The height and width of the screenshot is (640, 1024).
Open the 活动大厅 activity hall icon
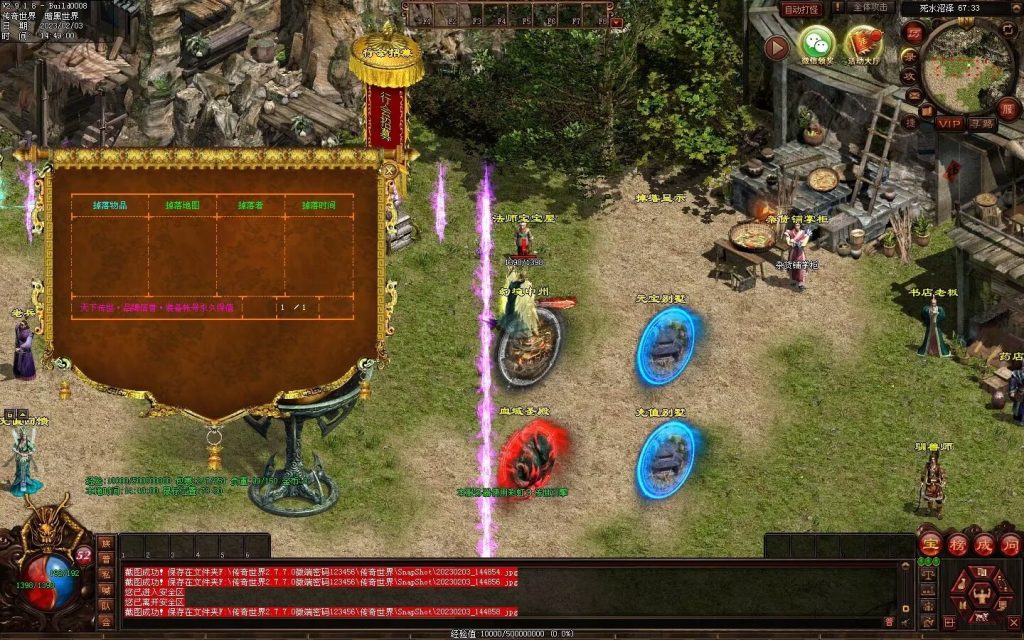point(863,44)
